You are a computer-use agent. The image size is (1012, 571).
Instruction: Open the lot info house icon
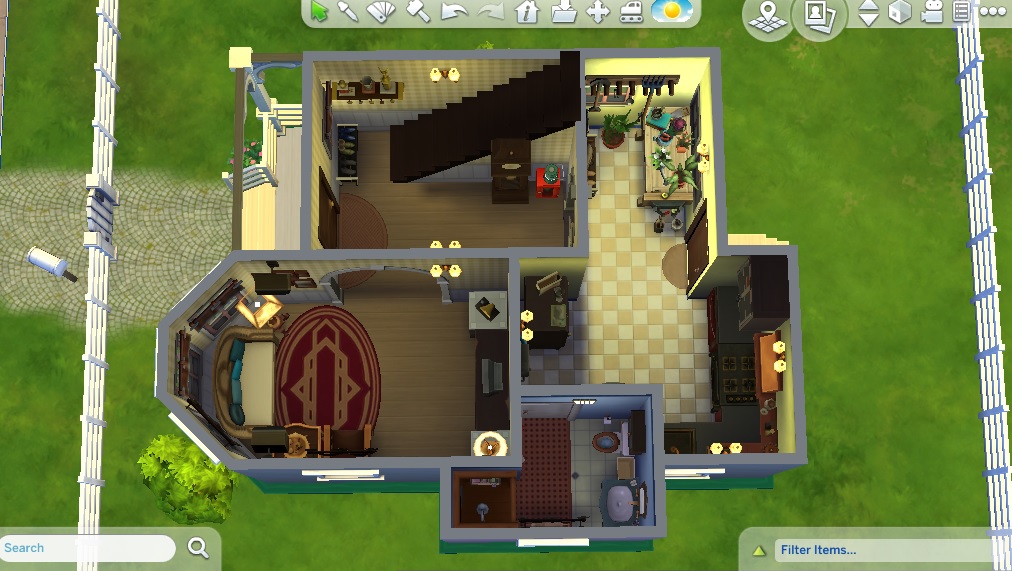coord(527,12)
